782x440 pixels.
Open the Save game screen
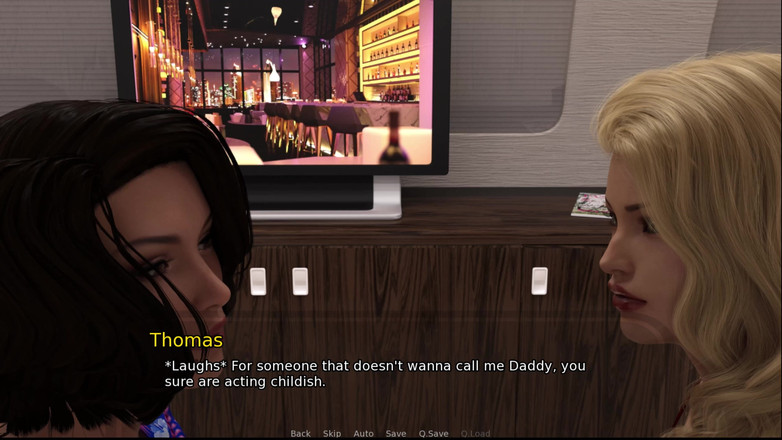396,434
